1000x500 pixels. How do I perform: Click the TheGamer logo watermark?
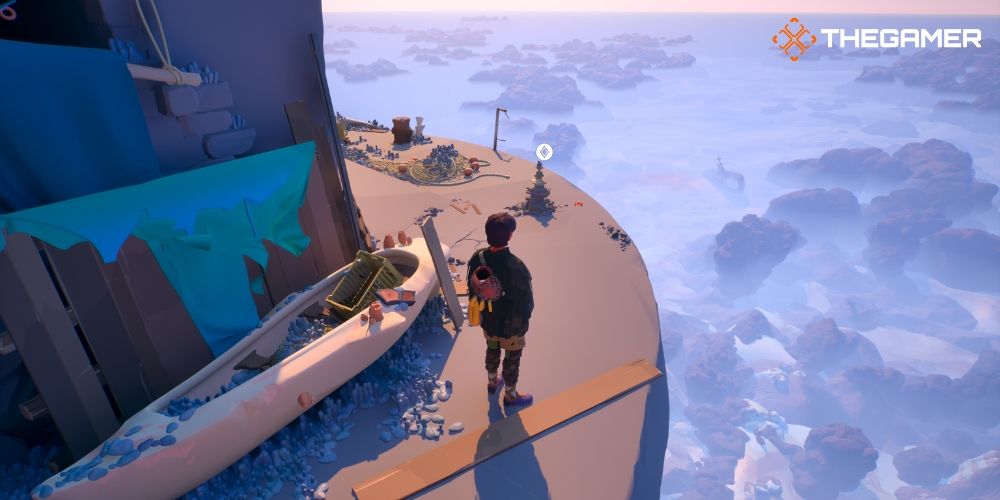coord(876,39)
